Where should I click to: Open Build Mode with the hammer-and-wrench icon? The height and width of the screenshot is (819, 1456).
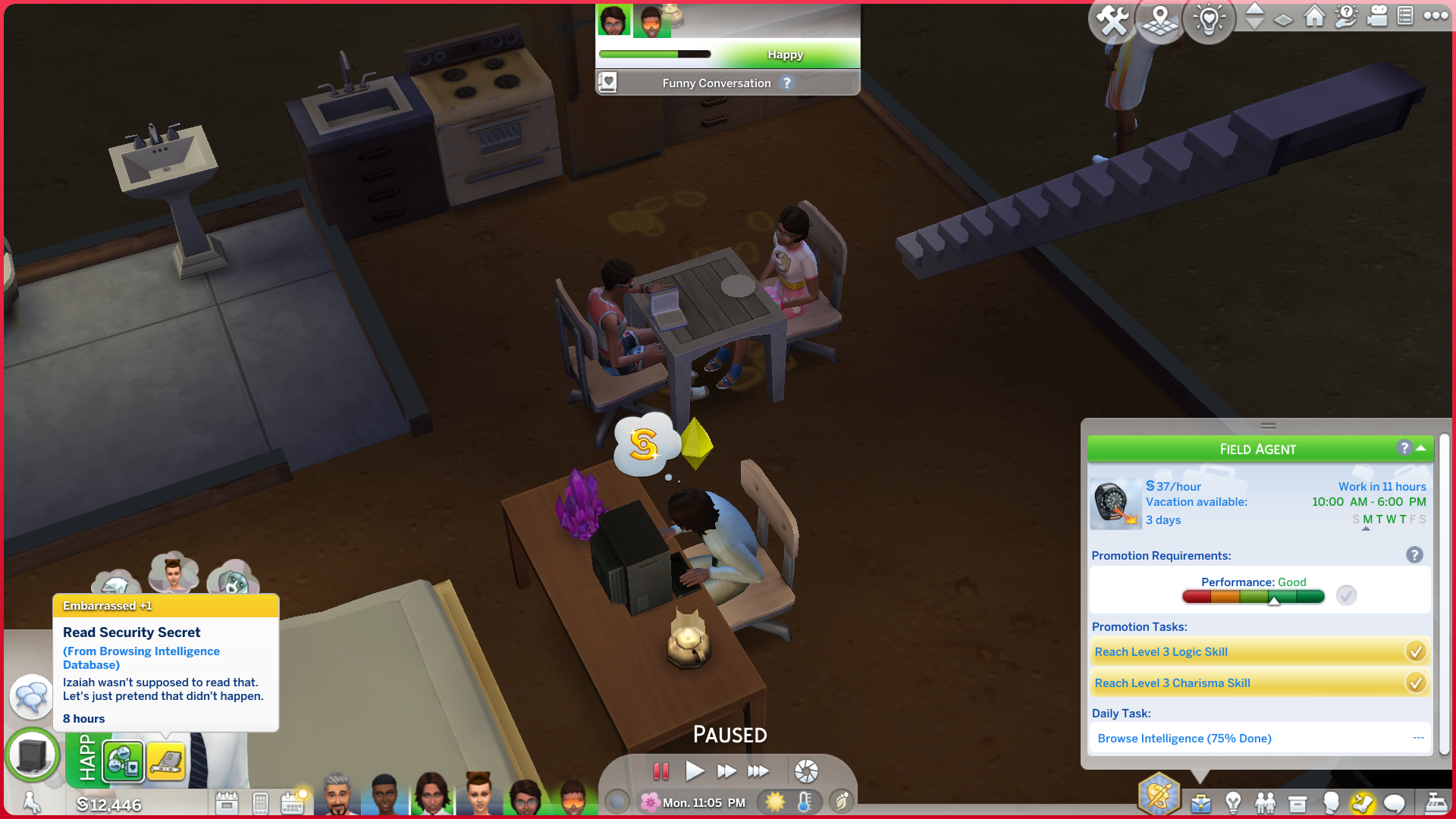[x=1112, y=20]
